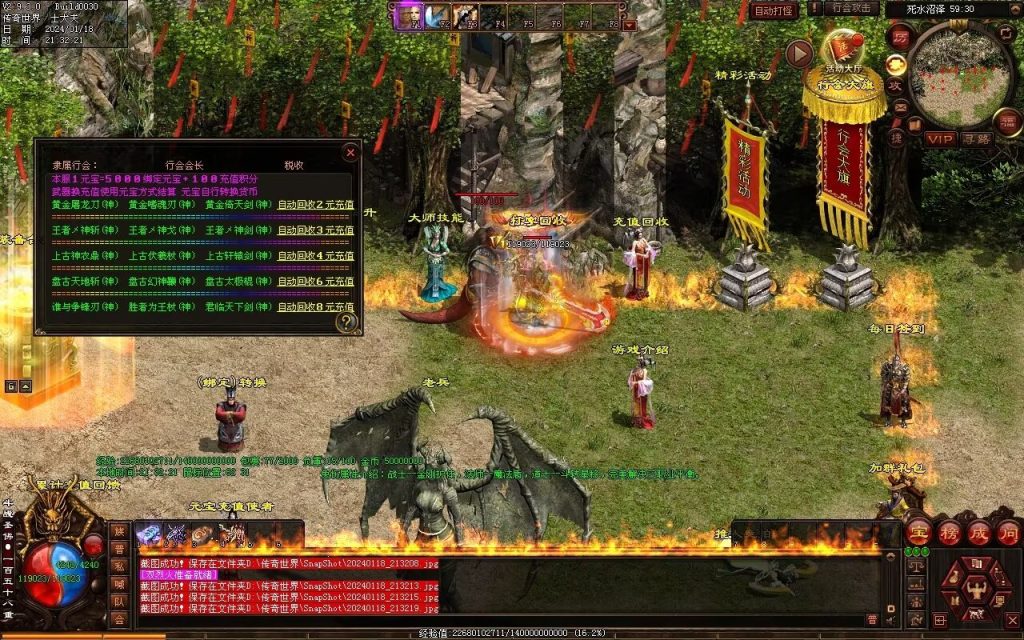Open the question mark help in the dialog
Image resolution: width=1024 pixels, height=640 pixels.
coord(346,322)
